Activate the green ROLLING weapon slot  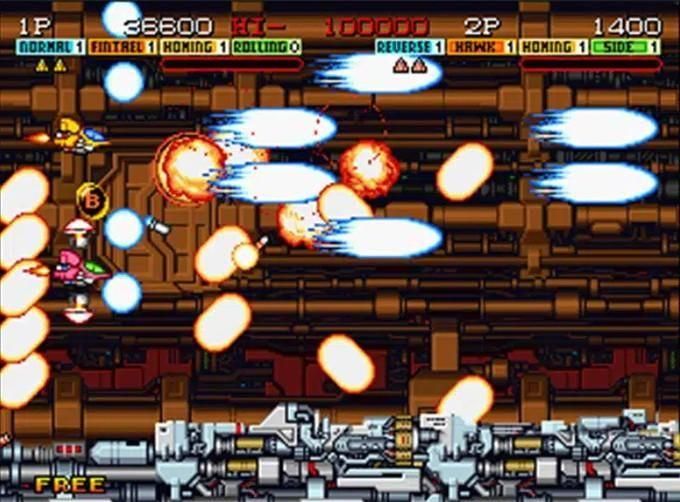(265, 47)
